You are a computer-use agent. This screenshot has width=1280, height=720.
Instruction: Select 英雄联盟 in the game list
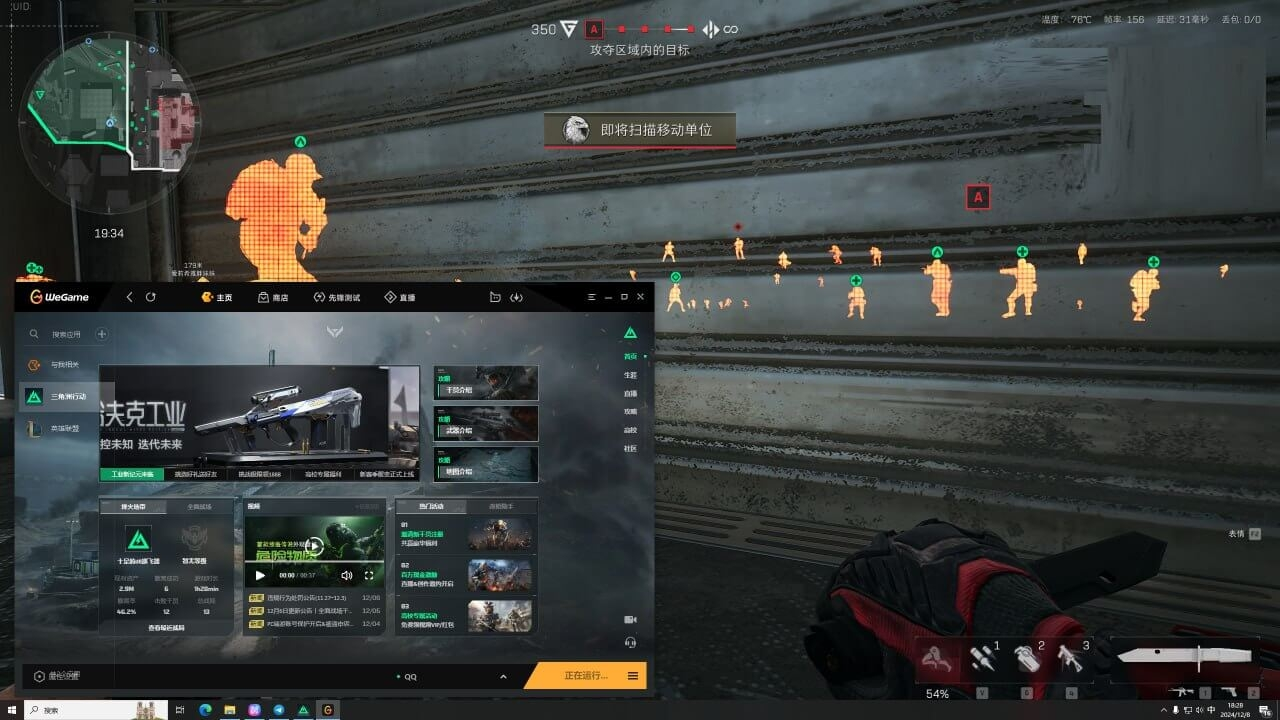[64, 428]
